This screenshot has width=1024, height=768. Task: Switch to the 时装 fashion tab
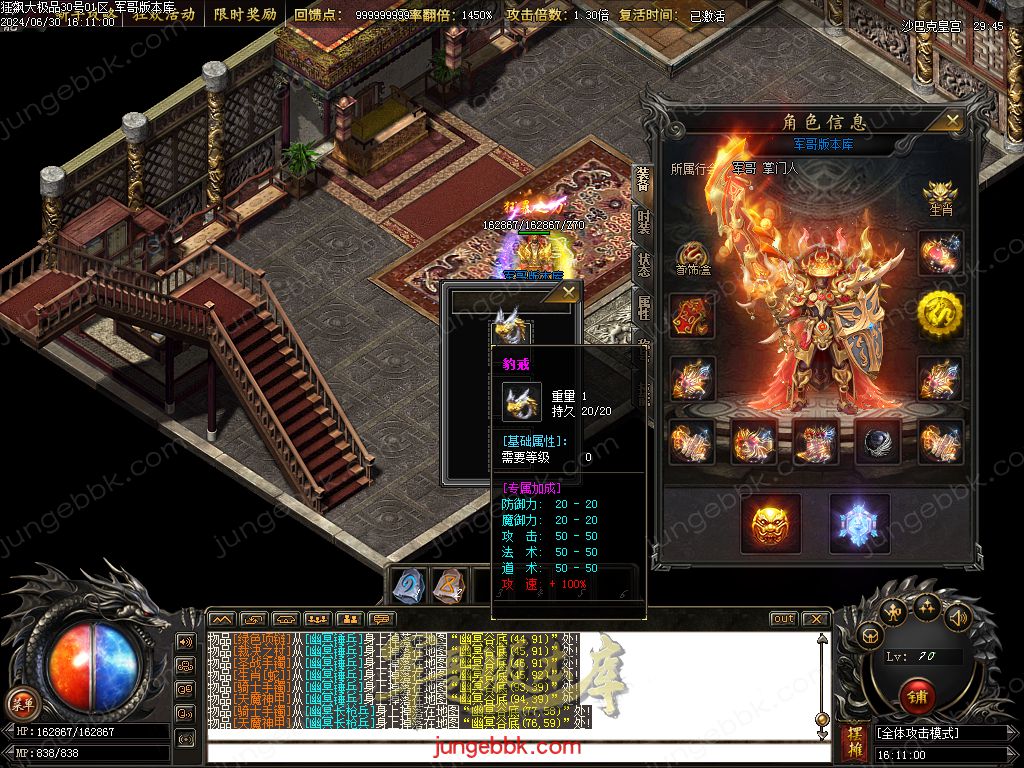(644, 225)
